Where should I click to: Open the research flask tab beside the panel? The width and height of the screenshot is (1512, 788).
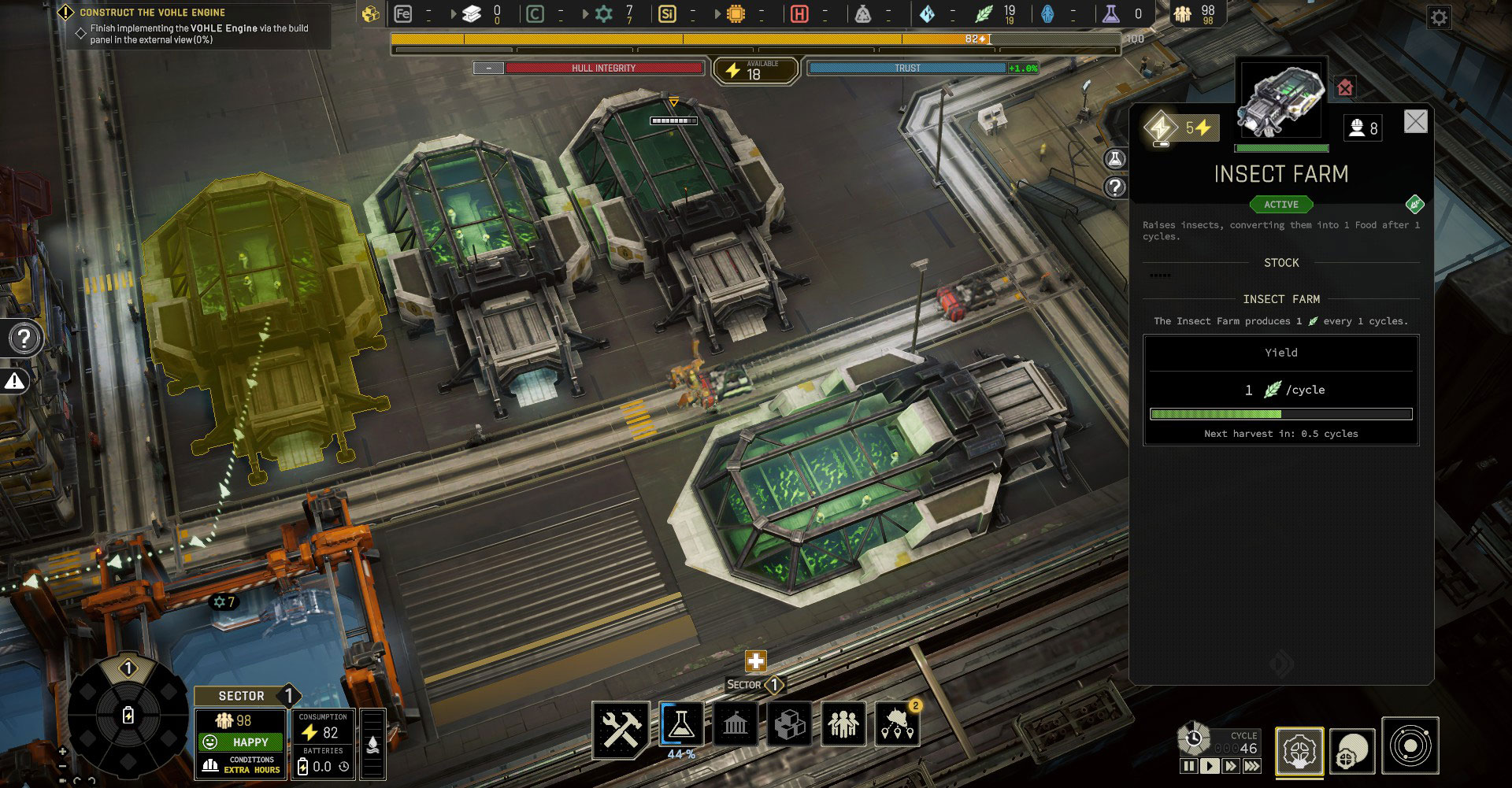tap(1115, 159)
